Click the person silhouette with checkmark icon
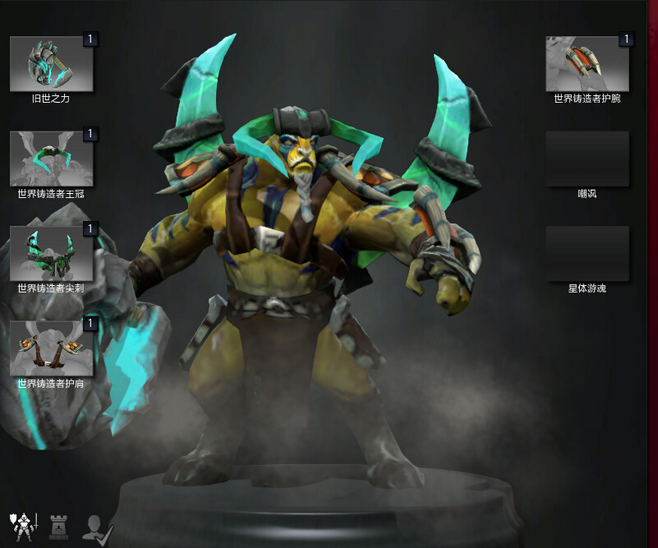 [x=97, y=526]
